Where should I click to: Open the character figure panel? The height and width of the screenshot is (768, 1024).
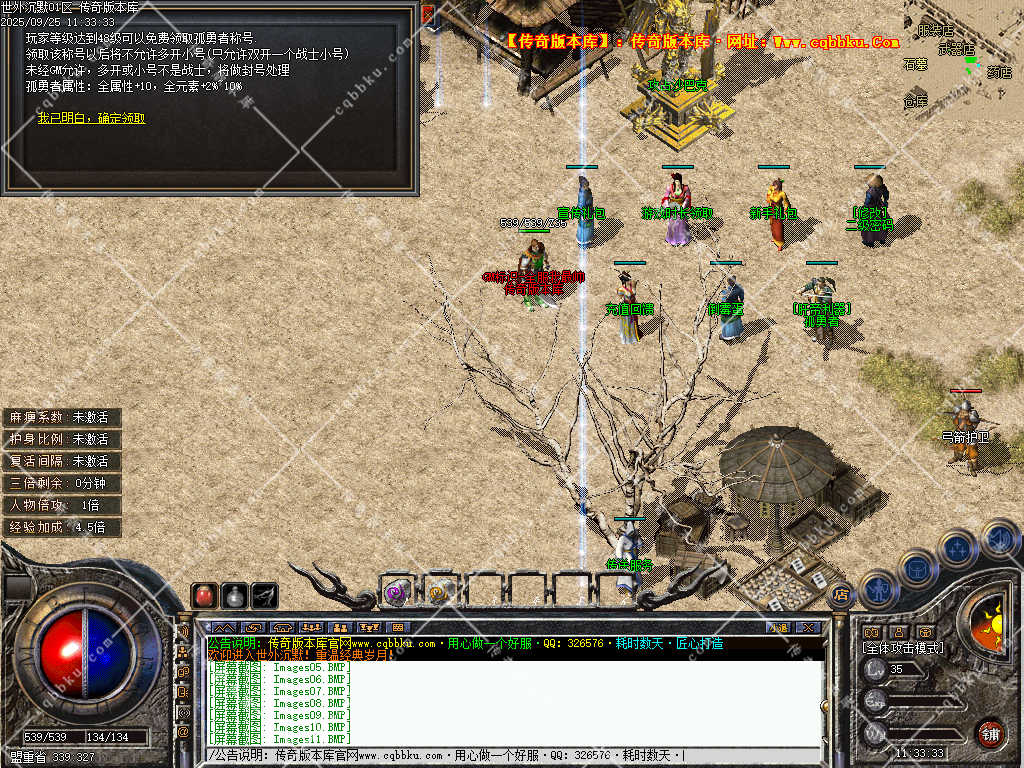coord(877,589)
